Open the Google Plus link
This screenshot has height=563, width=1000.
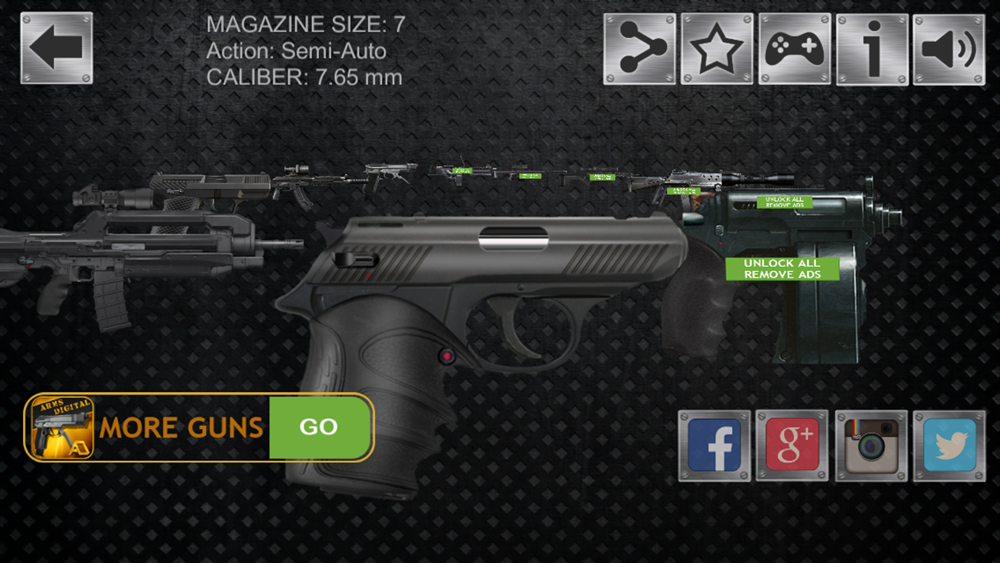792,446
